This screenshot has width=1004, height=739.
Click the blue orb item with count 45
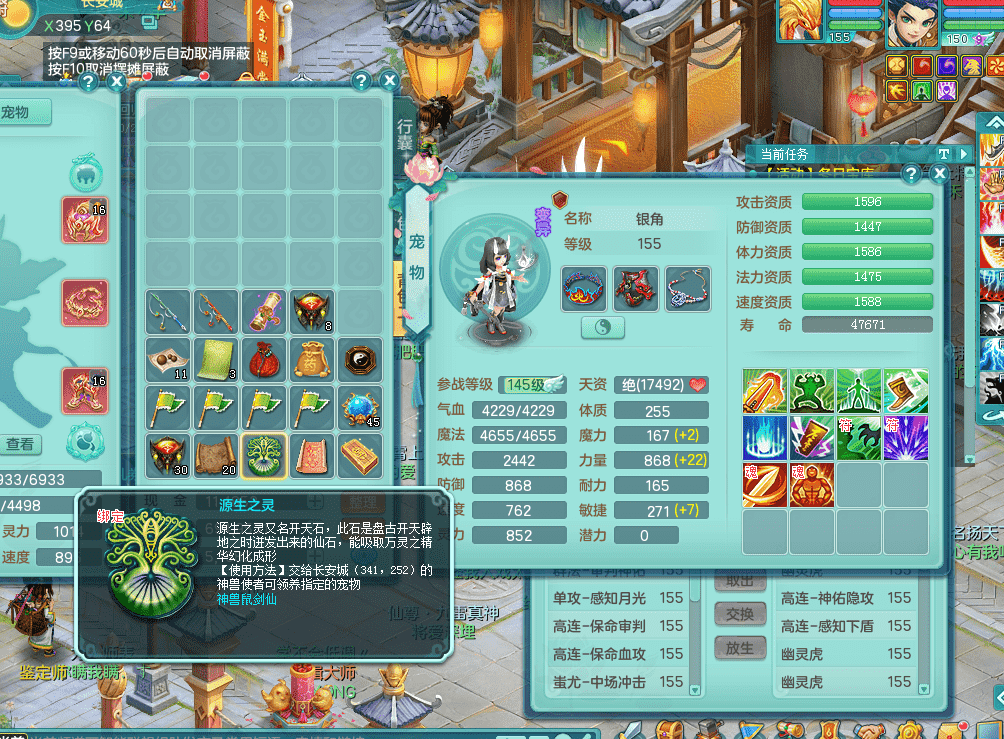pos(360,407)
